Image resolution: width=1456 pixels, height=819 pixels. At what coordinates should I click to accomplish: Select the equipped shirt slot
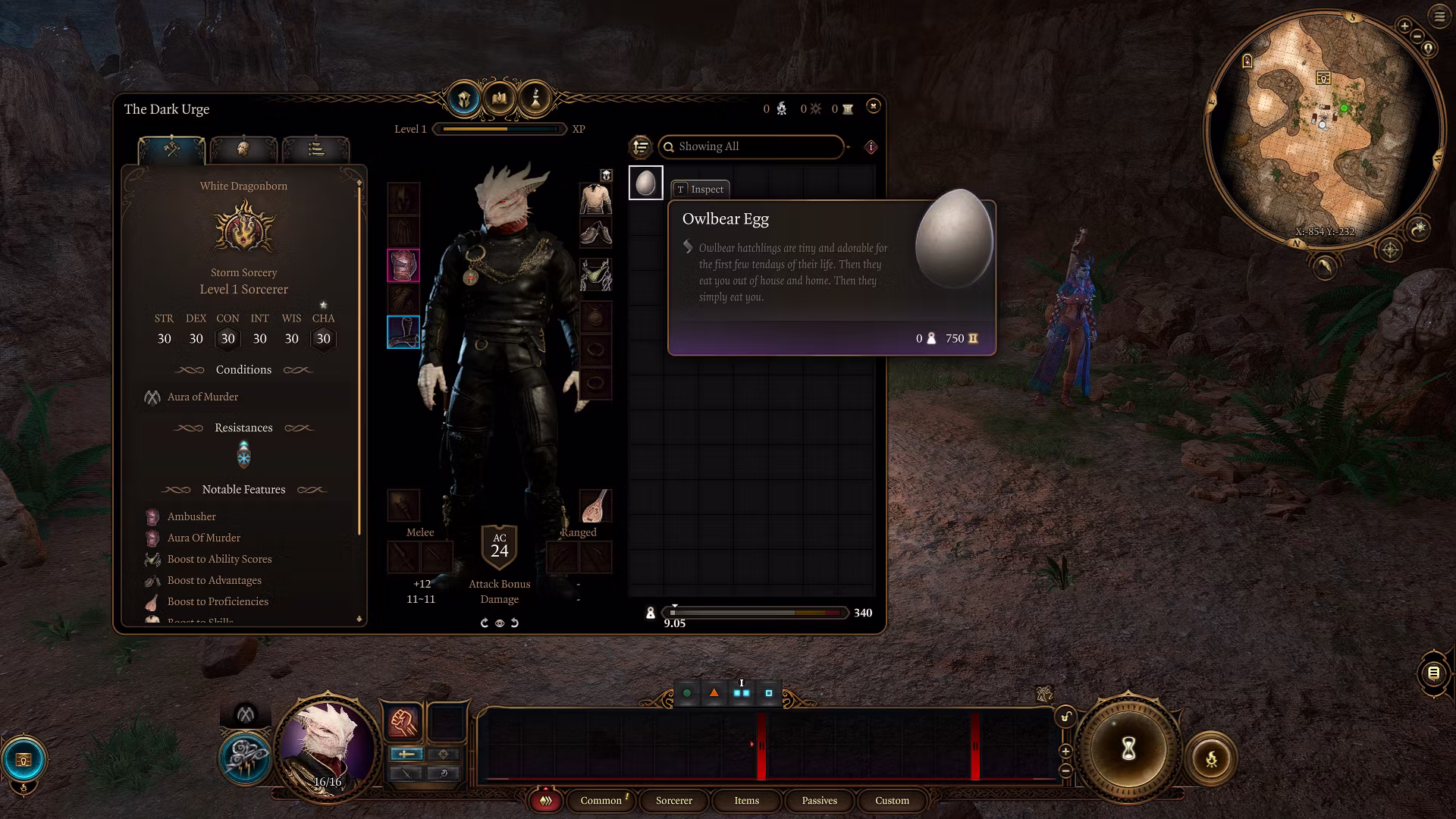click(x=596, y=199)
